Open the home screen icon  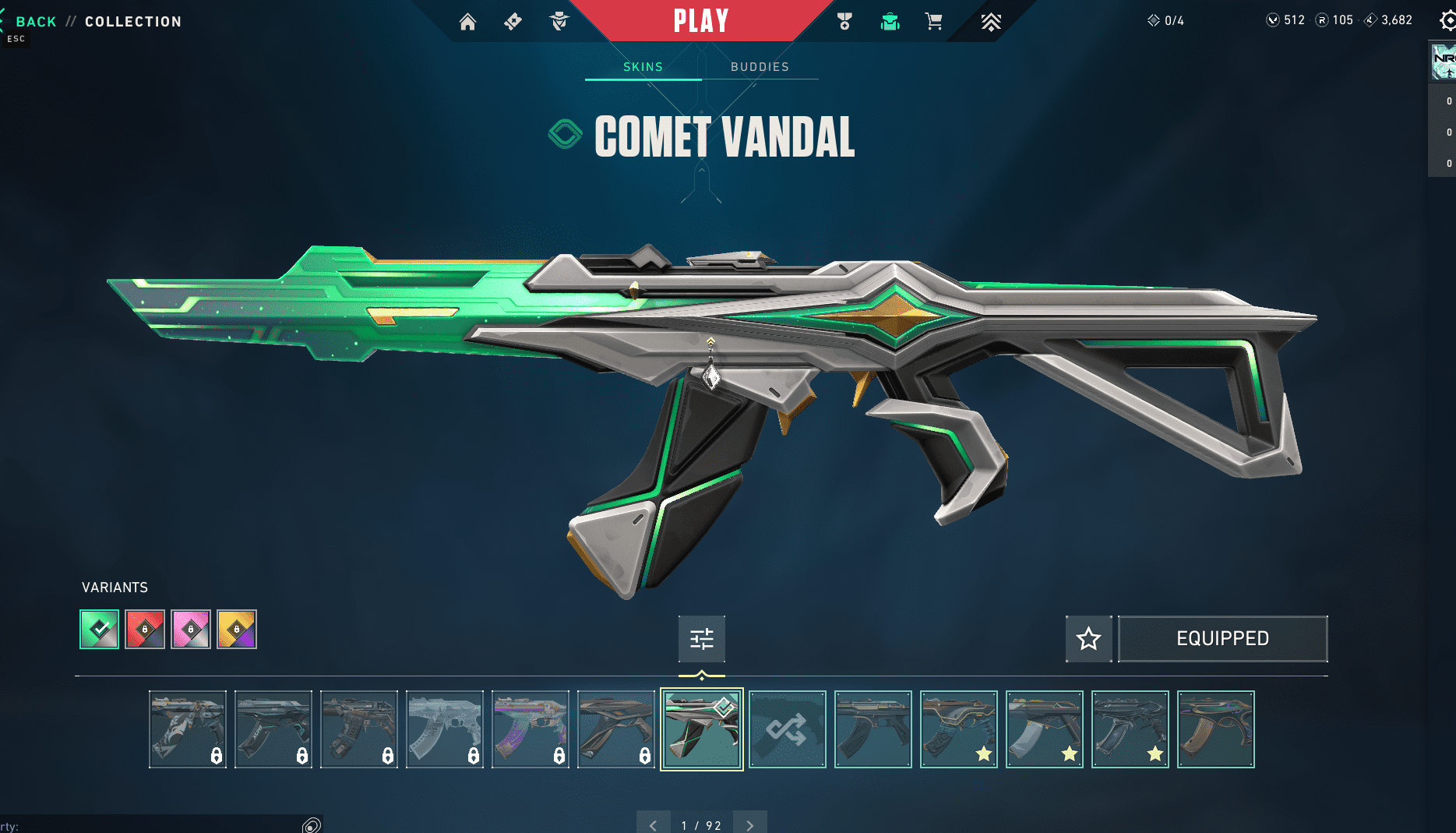pos(467,22)
